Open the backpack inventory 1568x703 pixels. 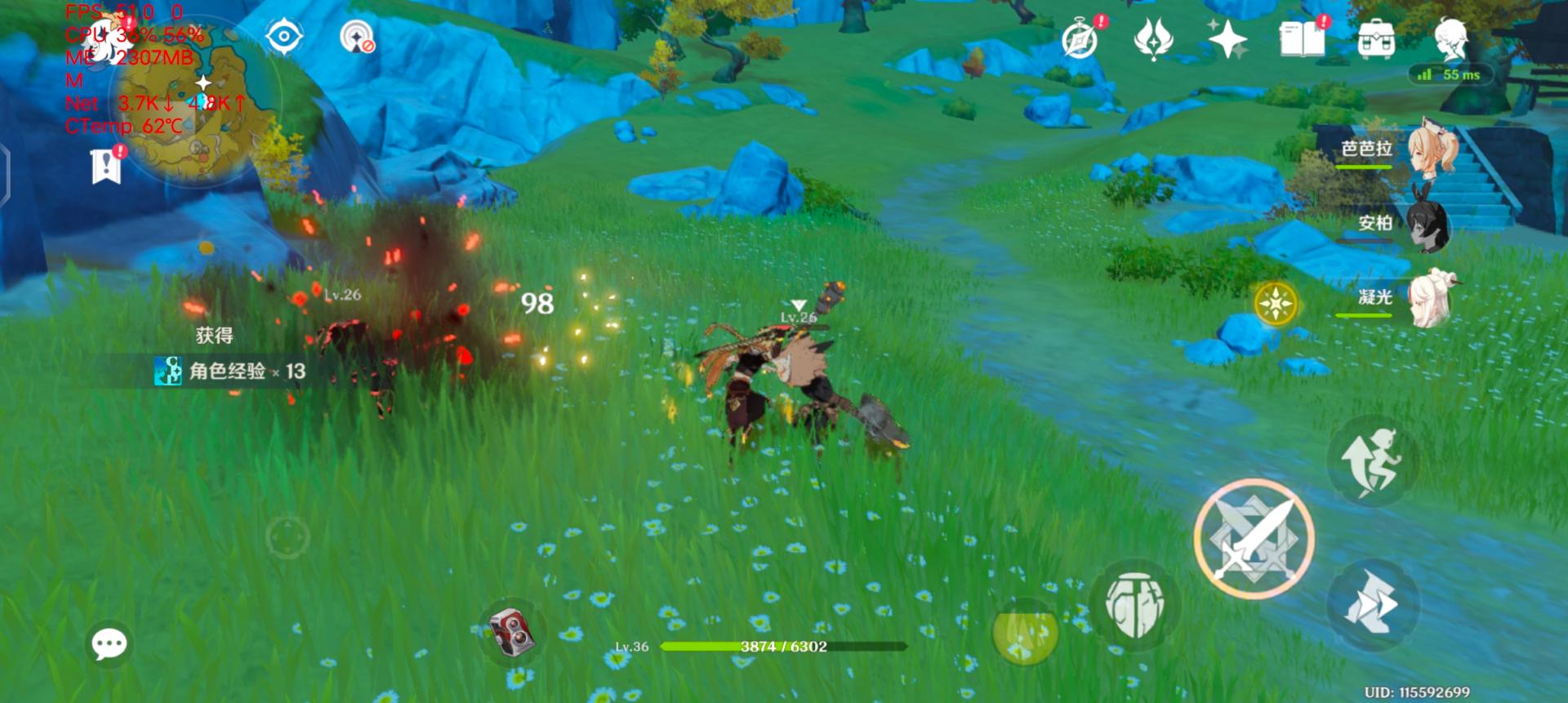(x=1376, y=39)
